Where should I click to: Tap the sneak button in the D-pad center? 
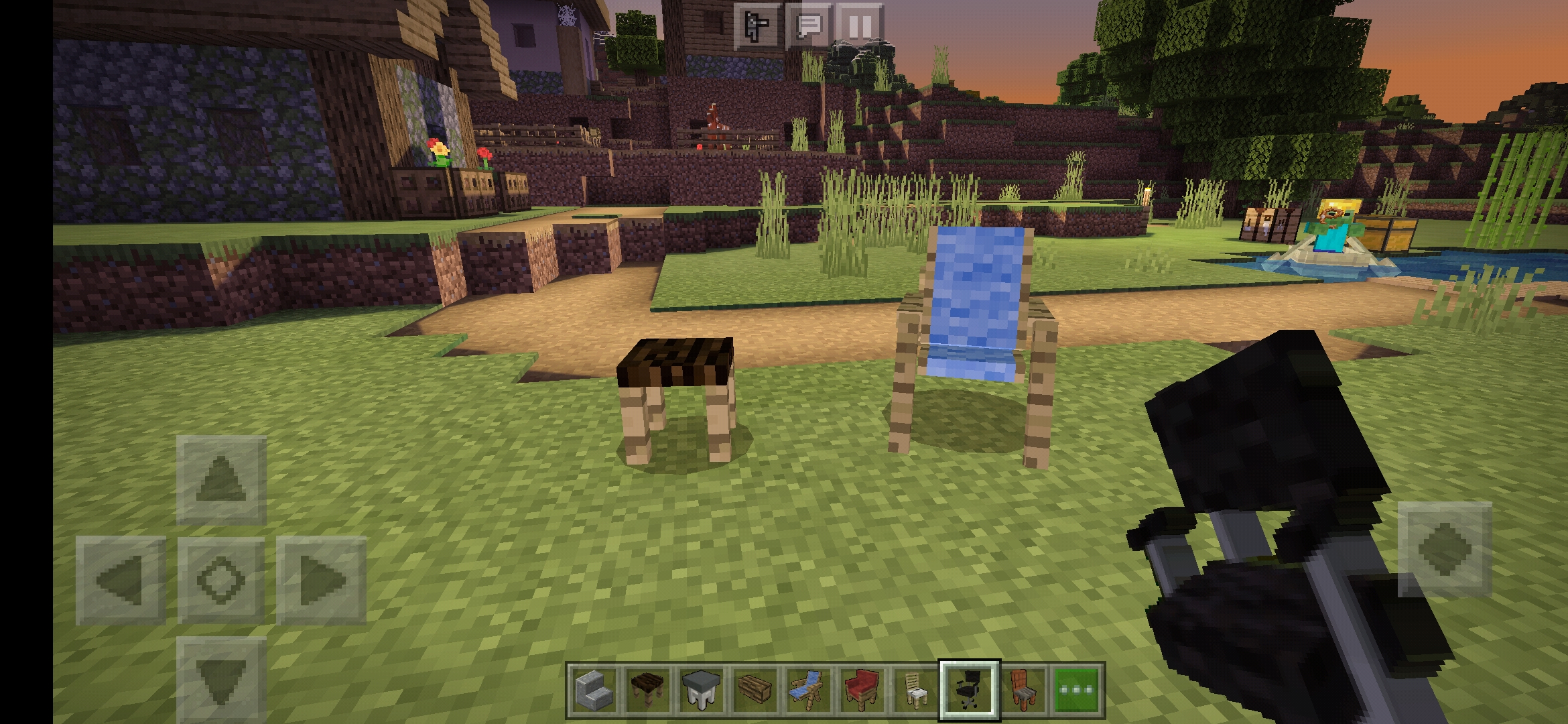pyautogui.click(x=221, y=581)
